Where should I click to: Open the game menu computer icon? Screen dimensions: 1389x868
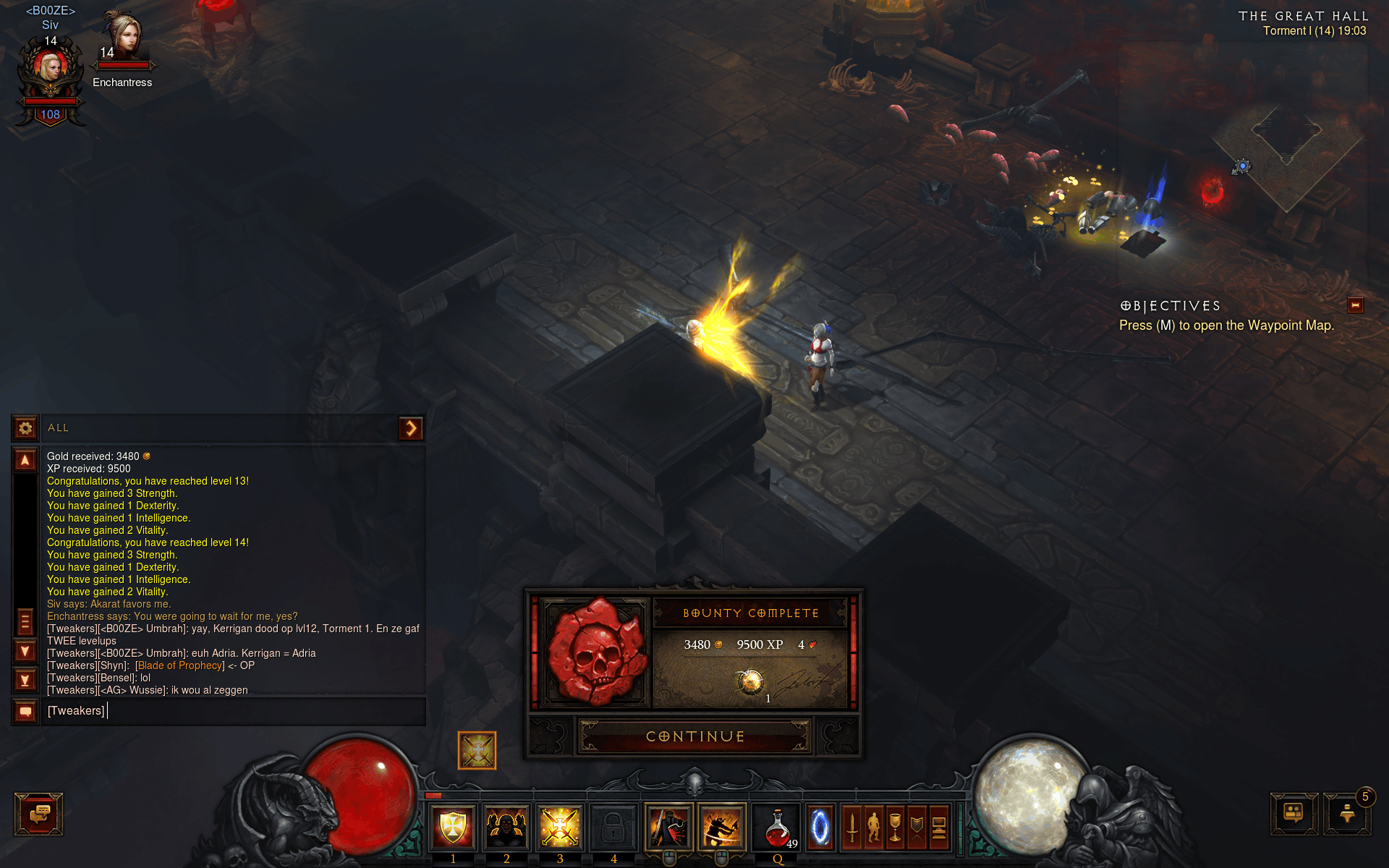coord(939,826)
